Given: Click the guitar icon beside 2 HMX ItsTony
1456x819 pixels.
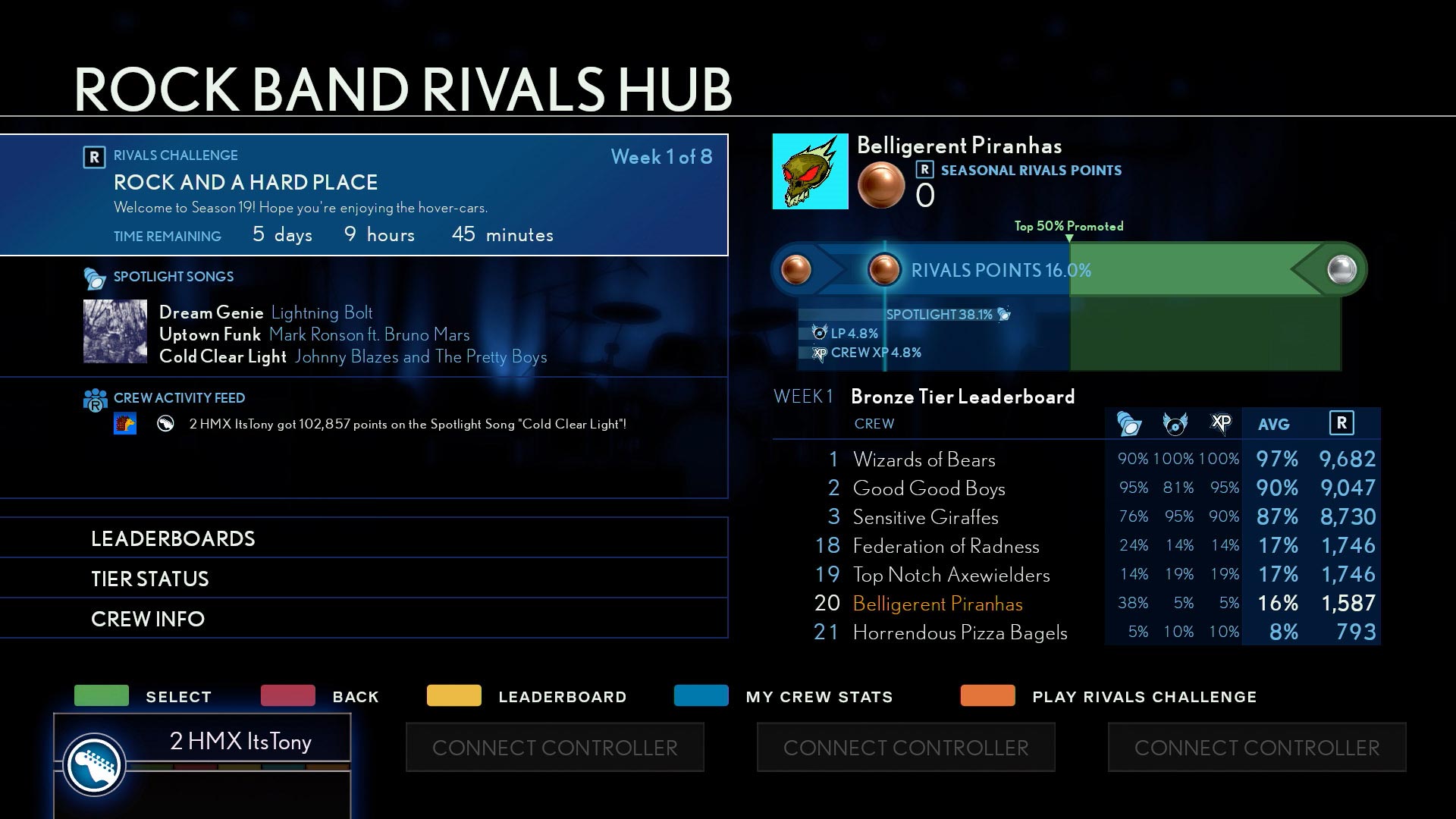Looking at the screenshot, I should (94, 764).
